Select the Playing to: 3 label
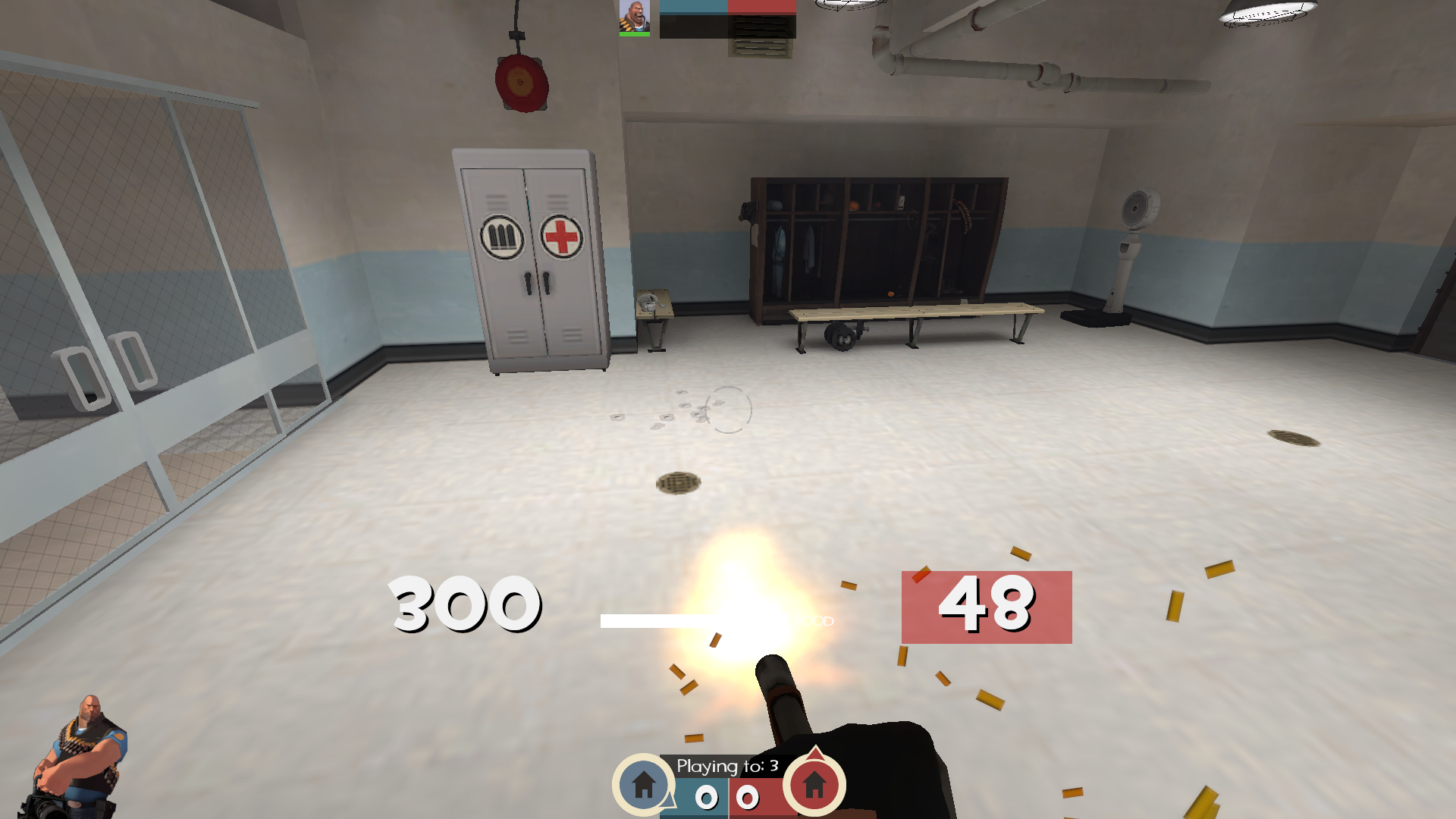This screenshot has width=1456, height=819. tap(728, 767)
